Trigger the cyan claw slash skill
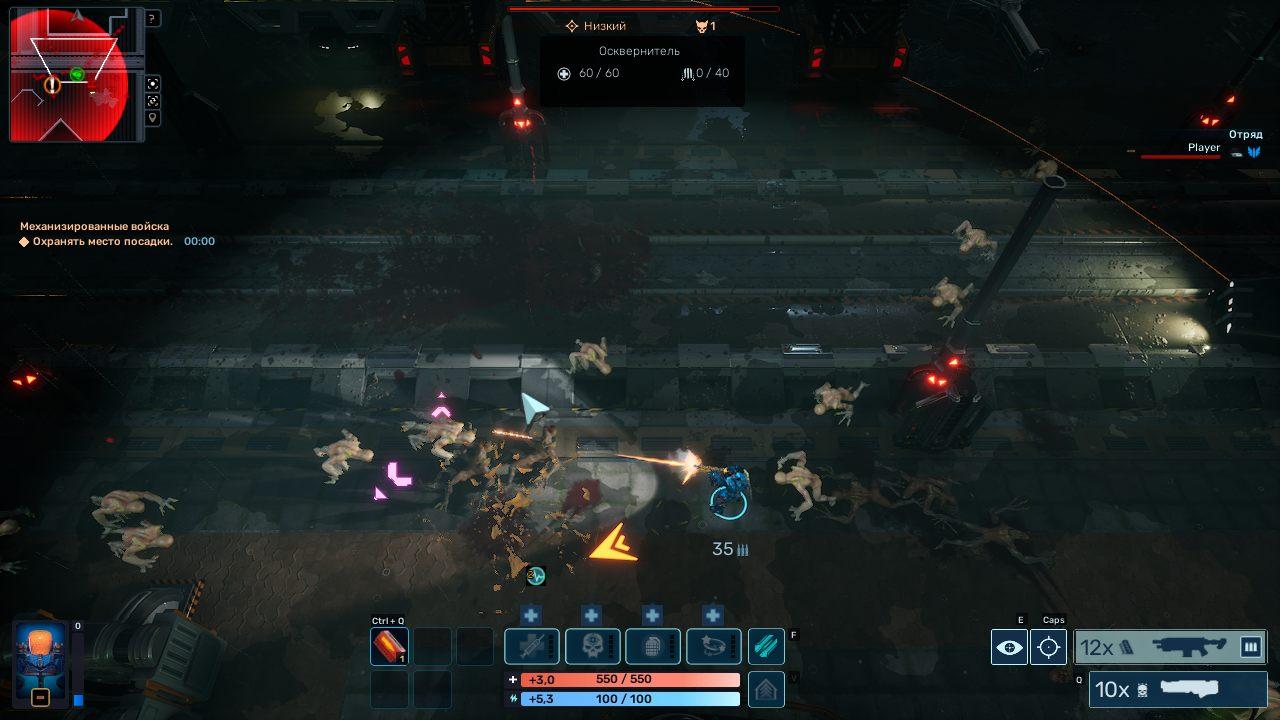This screenshot has width=1280, height=720. click(x=766, y=647)
